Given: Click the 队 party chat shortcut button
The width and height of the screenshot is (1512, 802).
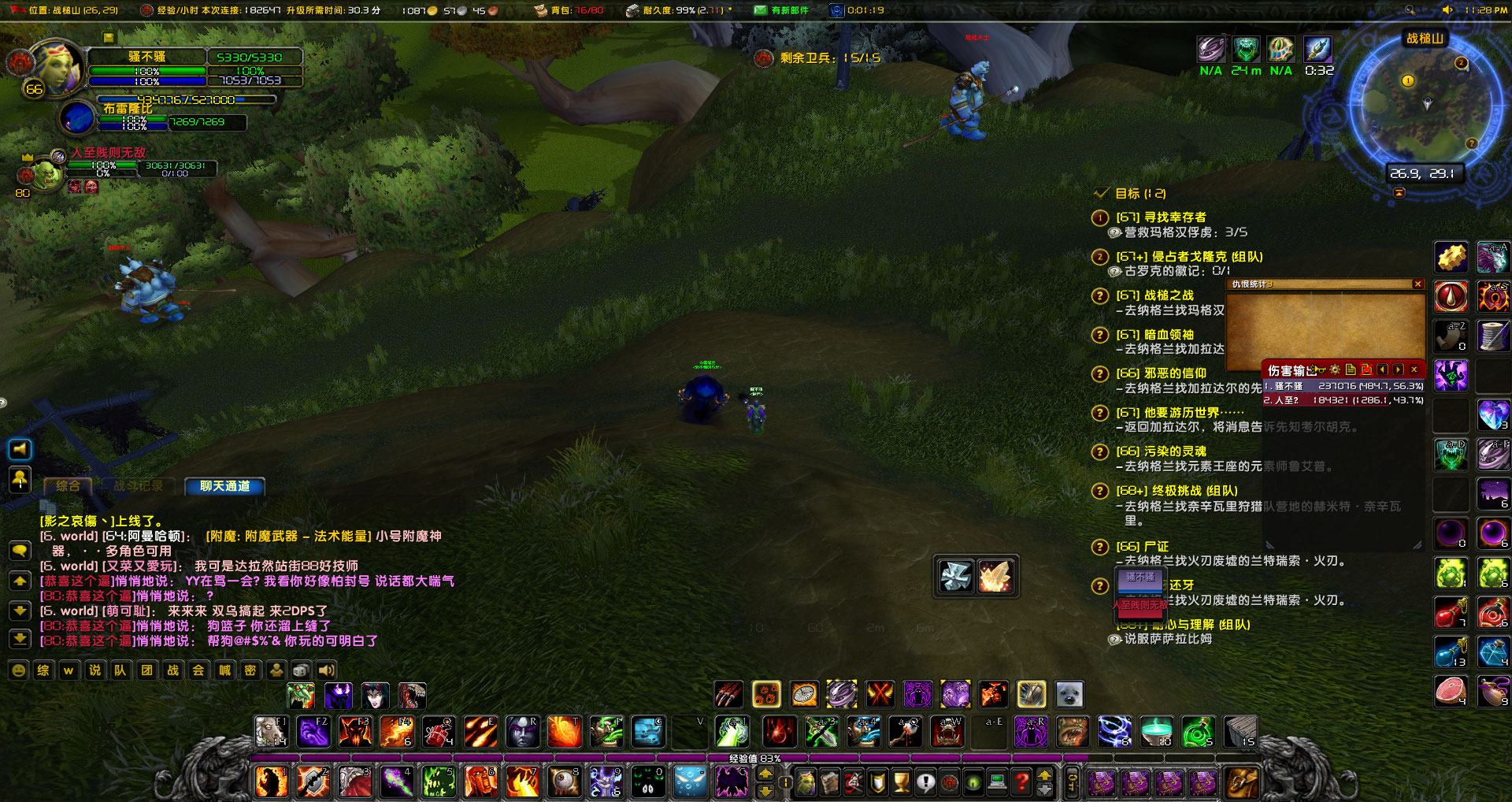Looking at the screenshot, I should click(x=120, y=671).
